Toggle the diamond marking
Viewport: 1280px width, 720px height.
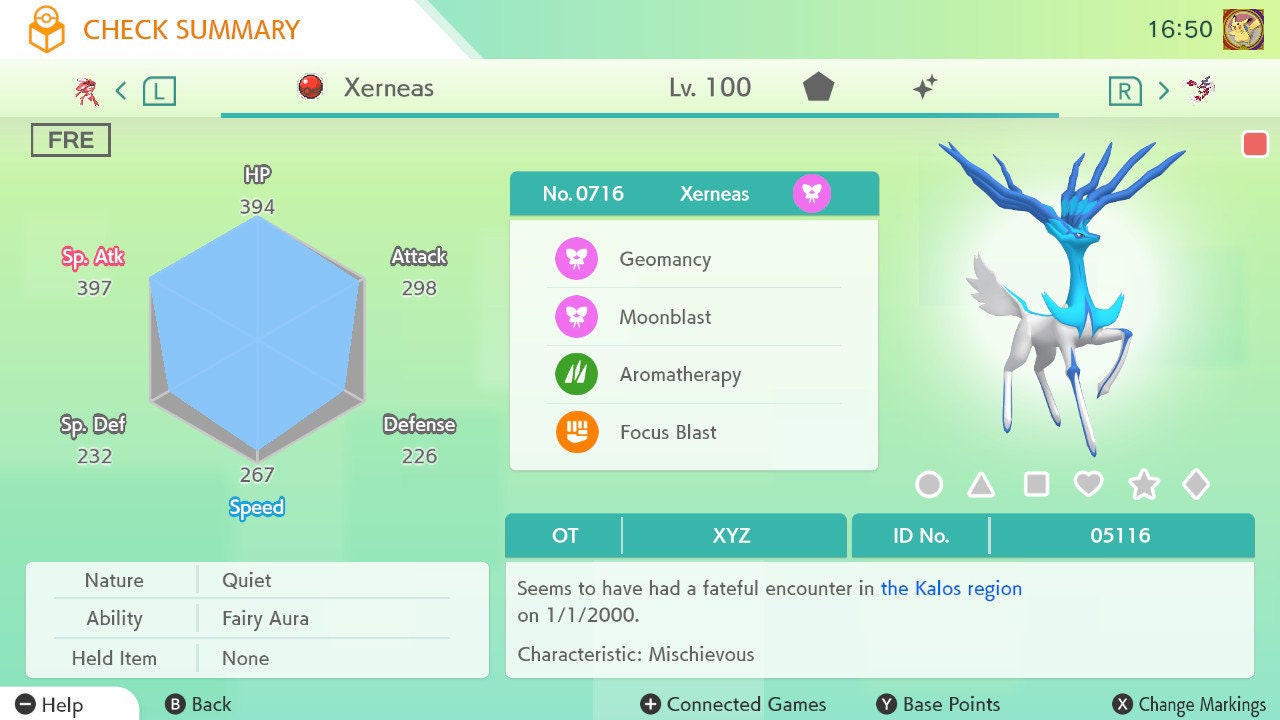(1196, 485)
